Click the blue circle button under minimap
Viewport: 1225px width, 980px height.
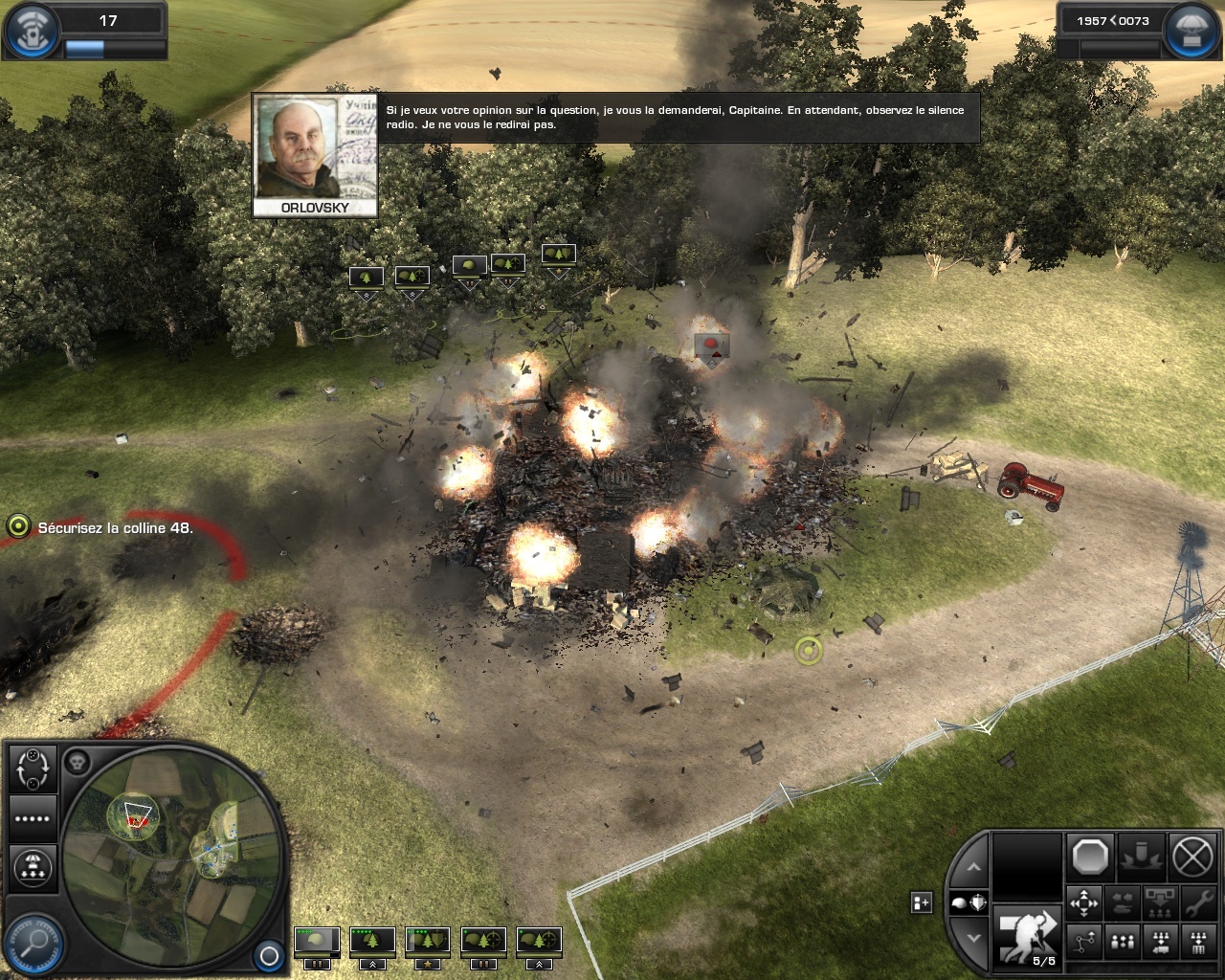click(269, 955)
